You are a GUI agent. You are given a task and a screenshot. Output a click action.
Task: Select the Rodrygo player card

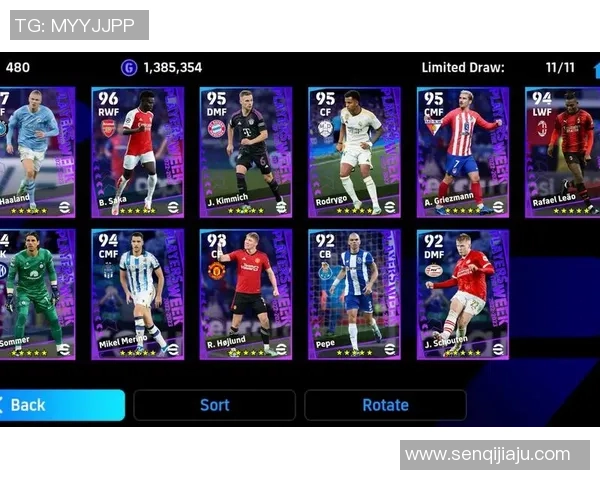(x=354, y=151)
